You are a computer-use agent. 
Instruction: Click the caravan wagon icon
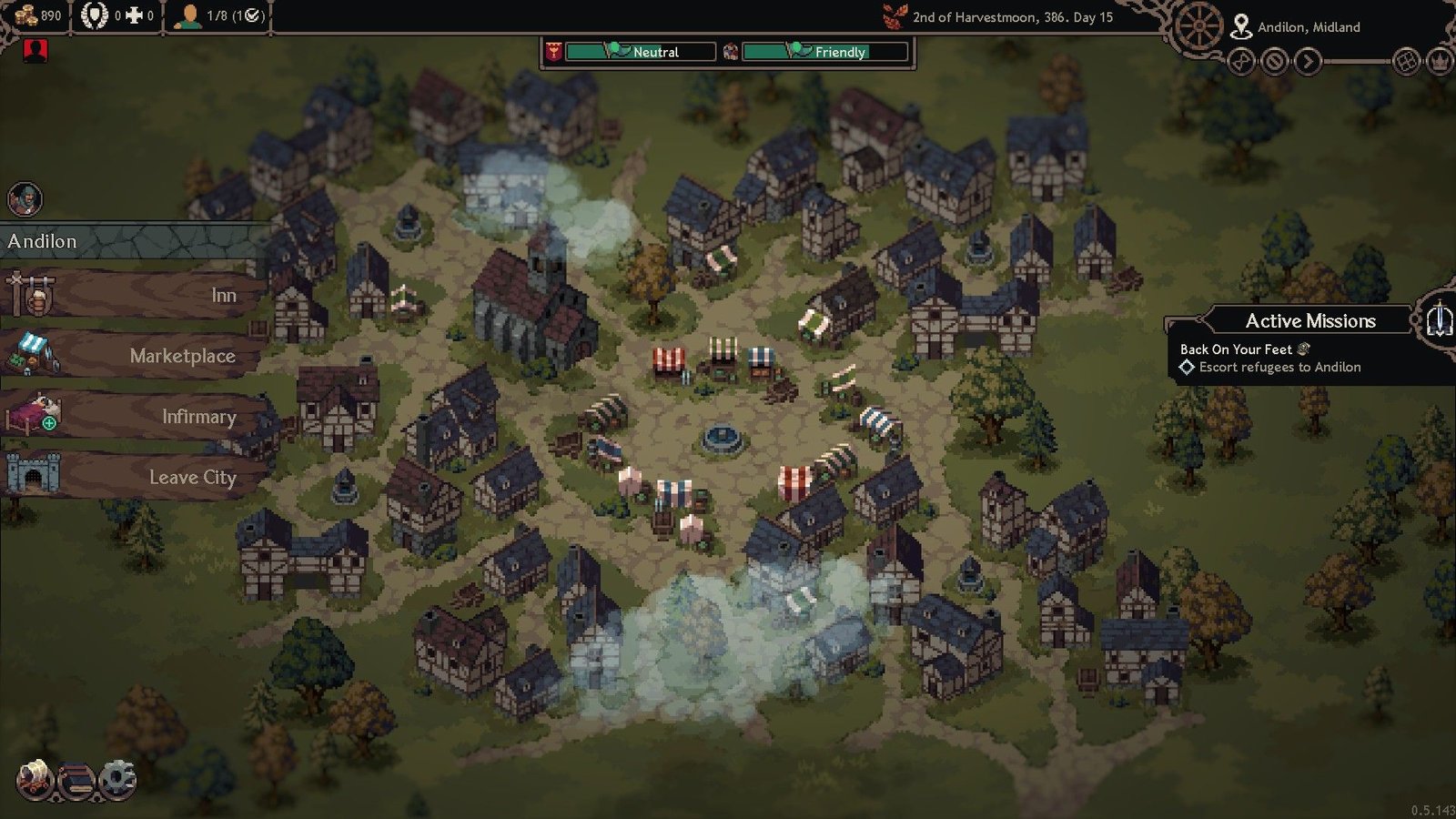coord(35,780)
